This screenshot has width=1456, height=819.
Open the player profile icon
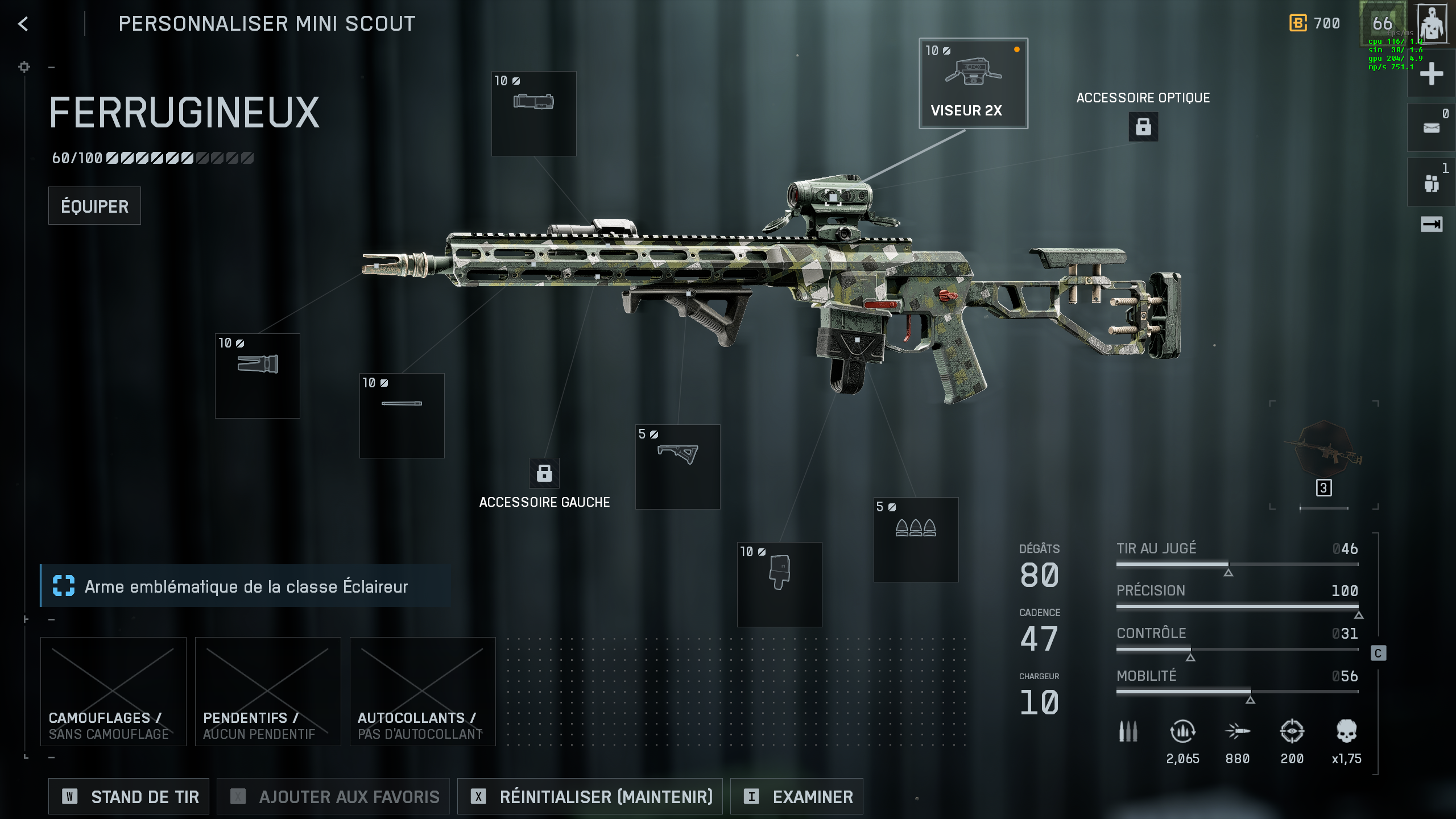tap(1432, 24)
